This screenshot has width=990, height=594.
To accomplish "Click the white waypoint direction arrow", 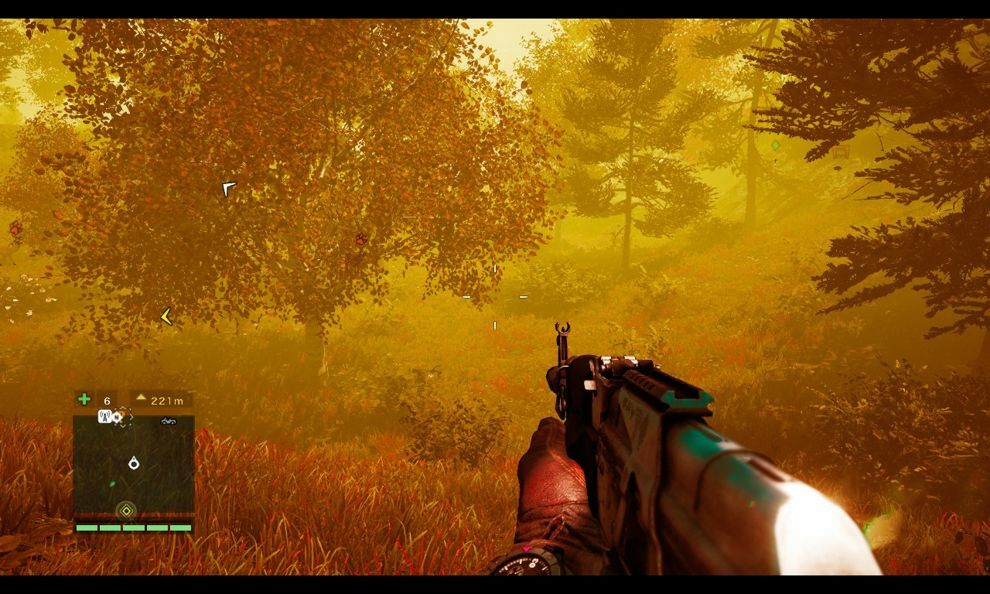I will (228, 187).
